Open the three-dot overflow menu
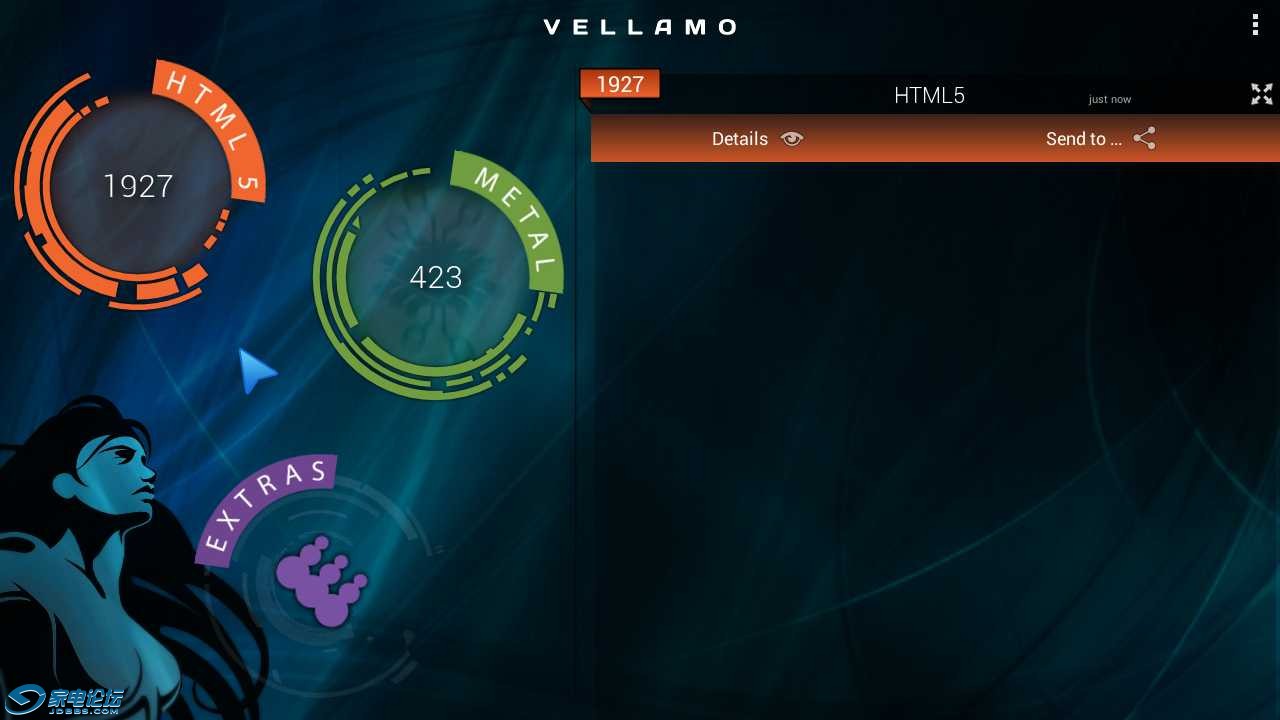The width and height of the screenshot is (1280, 720). tap(1255, 24)
